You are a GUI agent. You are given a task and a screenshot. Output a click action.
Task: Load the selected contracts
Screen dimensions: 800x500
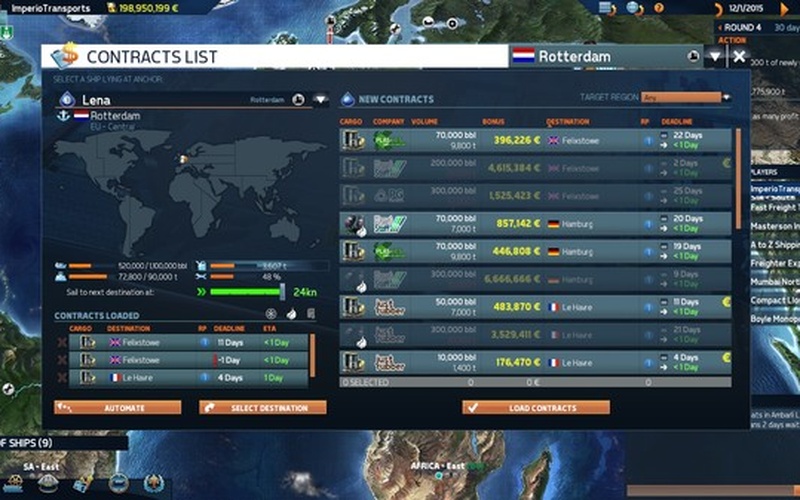pos(536,408)
